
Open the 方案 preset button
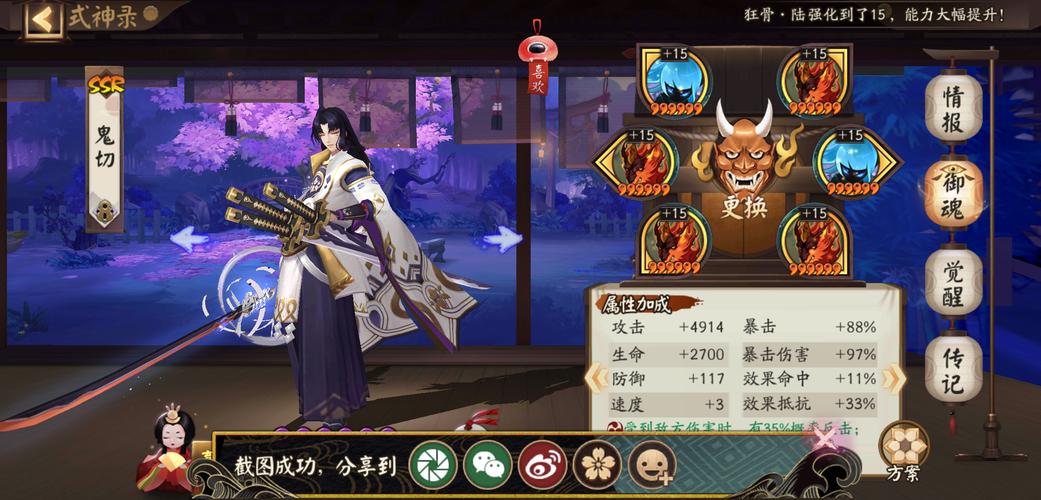click(x=902, y=448)
